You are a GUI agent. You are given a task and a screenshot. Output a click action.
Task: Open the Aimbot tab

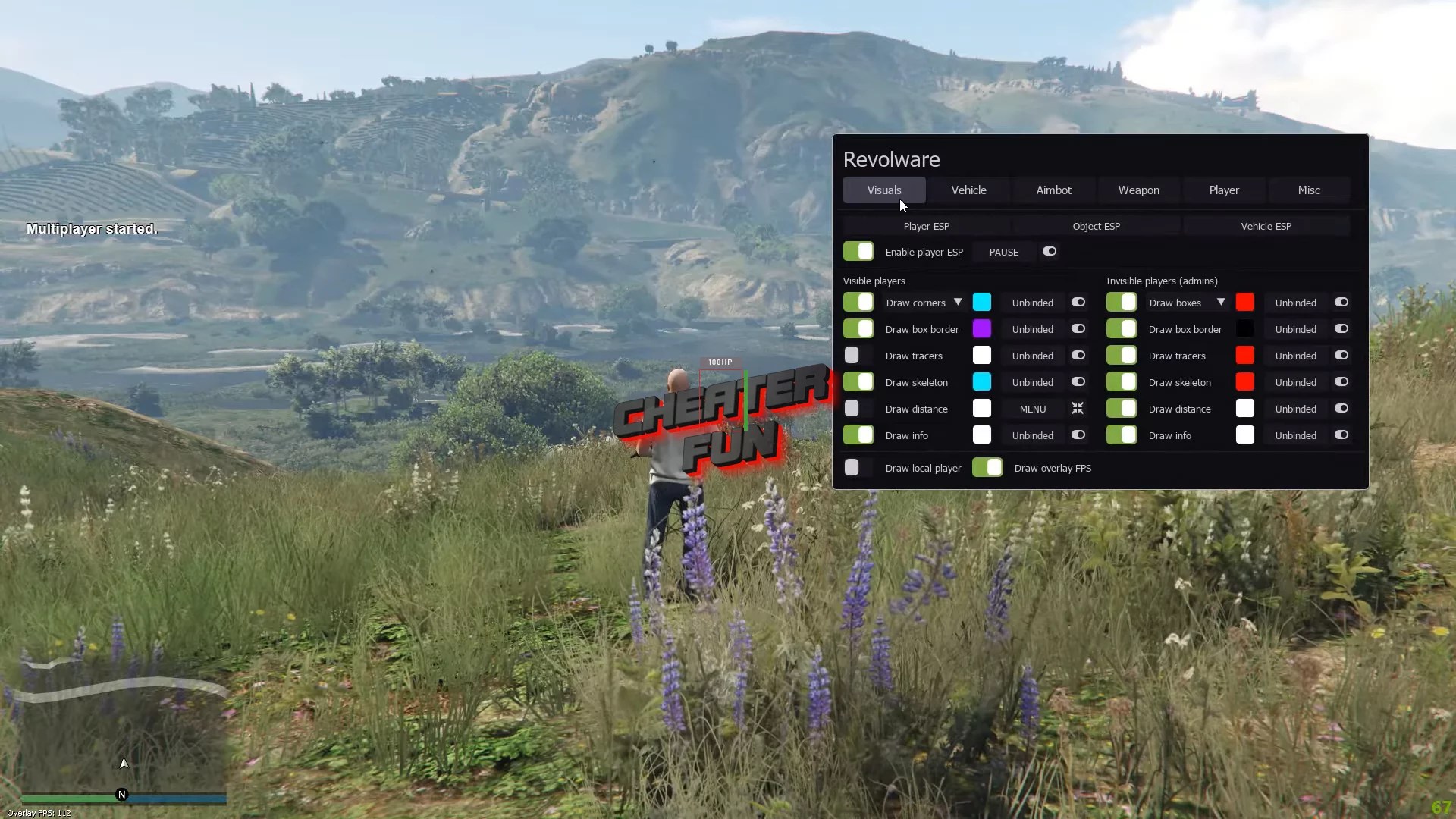point(1053,190)
